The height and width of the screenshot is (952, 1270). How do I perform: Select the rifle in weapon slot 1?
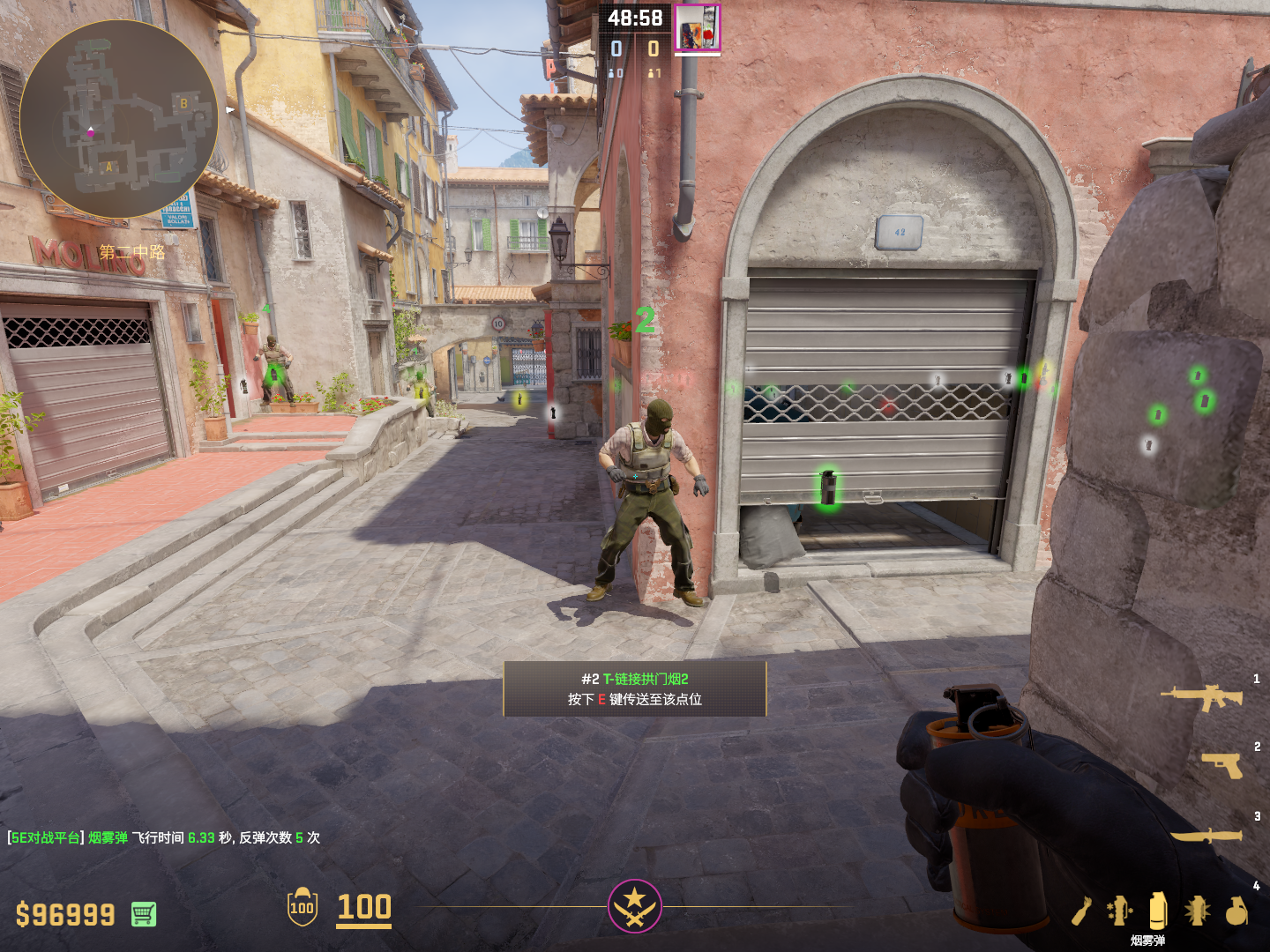1202,697
